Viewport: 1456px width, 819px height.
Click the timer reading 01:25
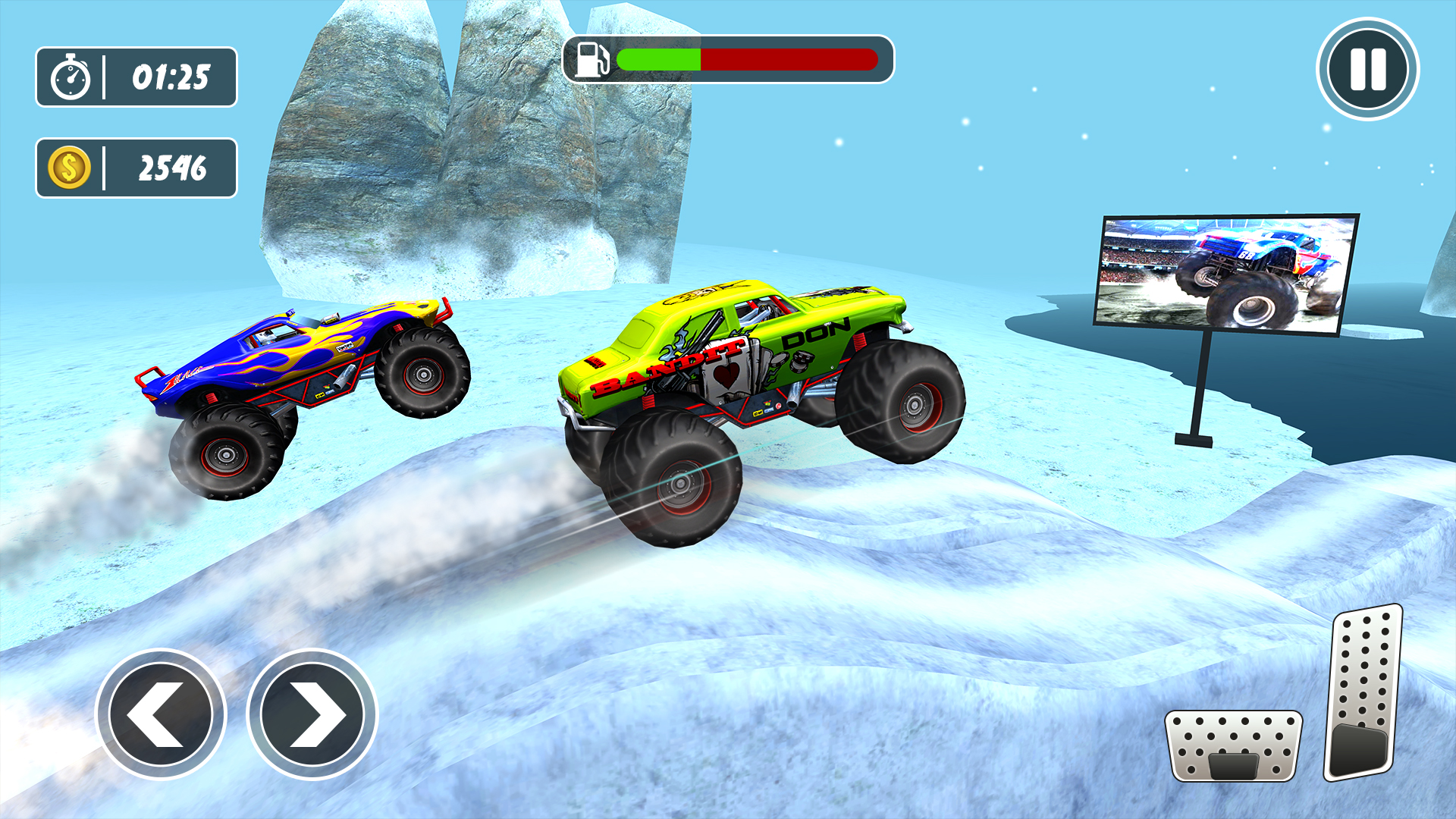tap(172, 76)
